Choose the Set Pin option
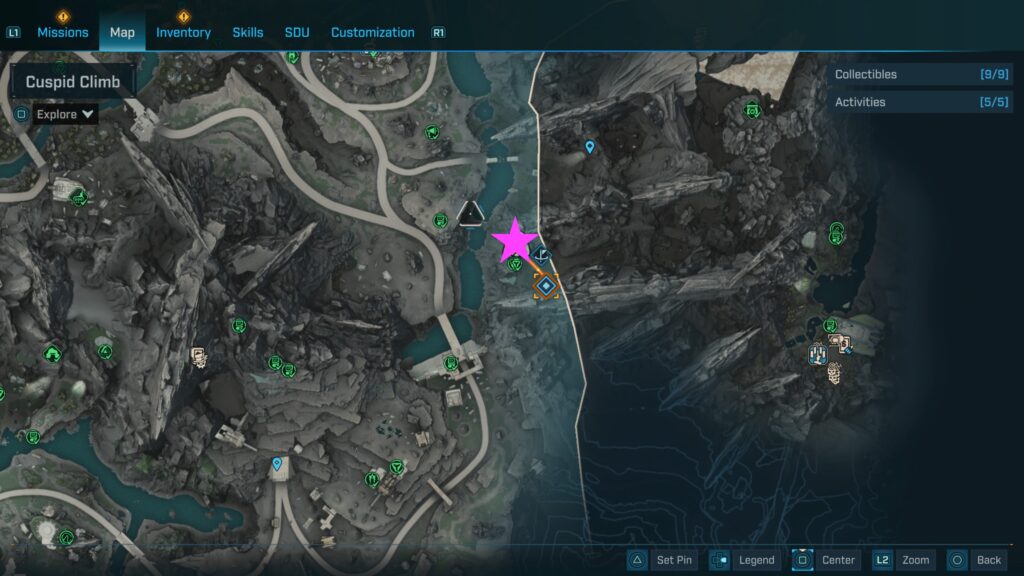The width and height of the screenshot is (1024, 576). click(661, 560)
